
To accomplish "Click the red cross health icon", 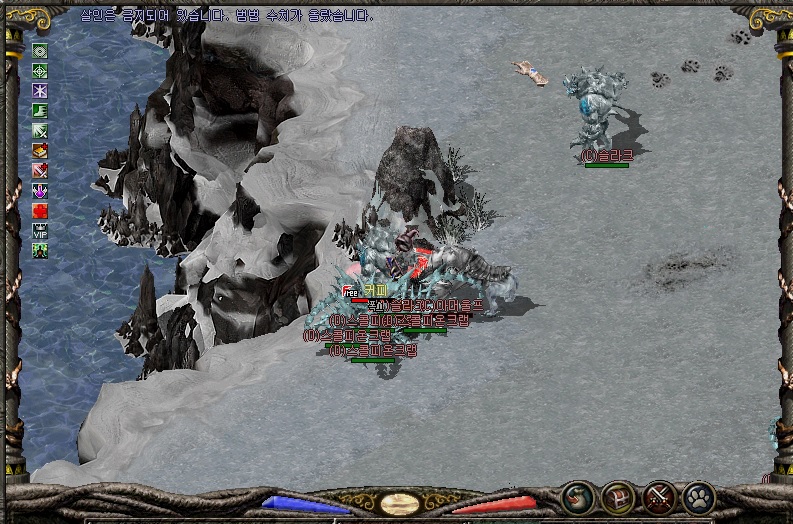I will click(40, 210).
